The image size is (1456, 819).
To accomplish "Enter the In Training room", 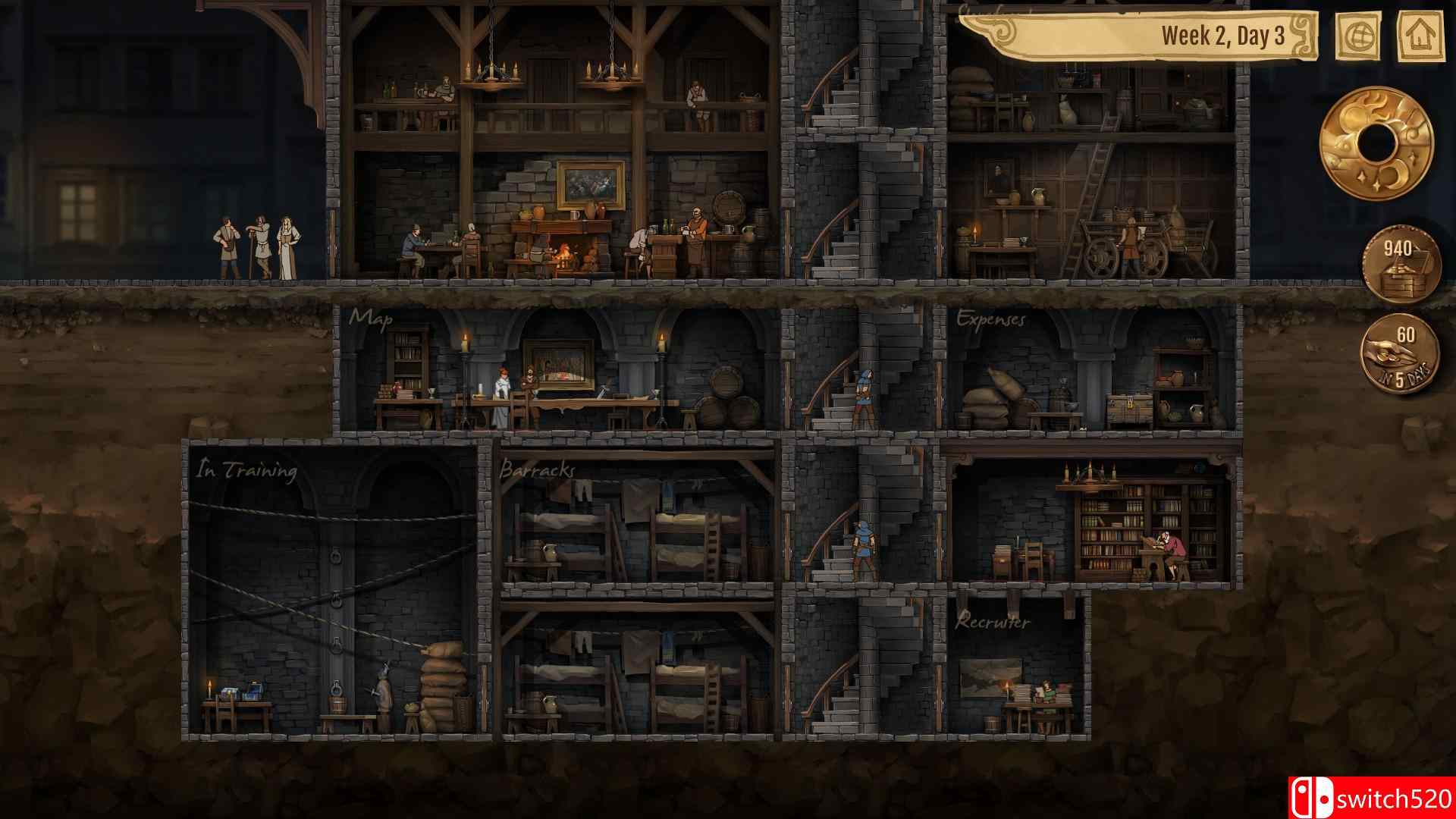I will pos(334,591).
